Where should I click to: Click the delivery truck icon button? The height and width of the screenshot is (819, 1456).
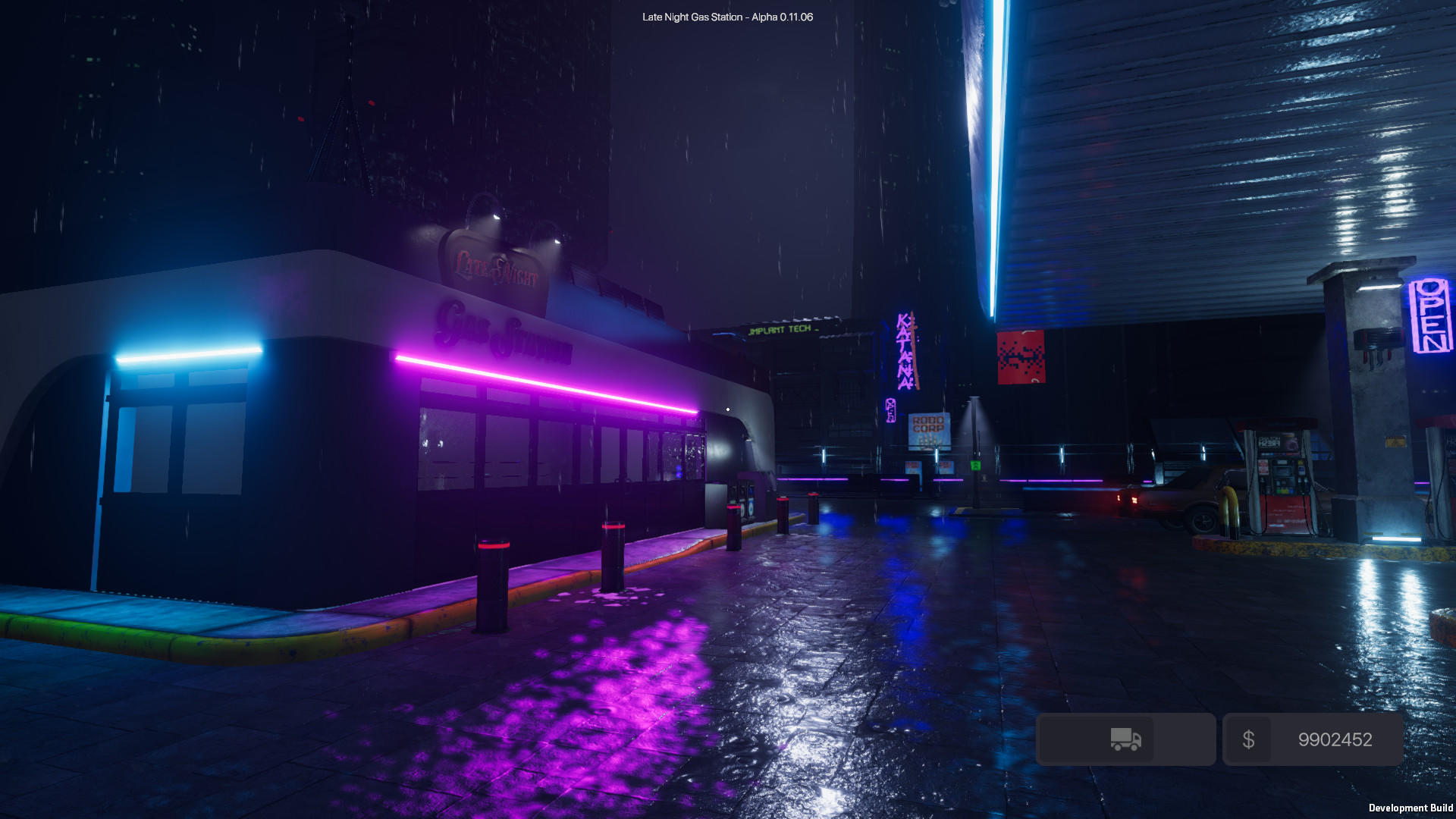[1125, 739]
